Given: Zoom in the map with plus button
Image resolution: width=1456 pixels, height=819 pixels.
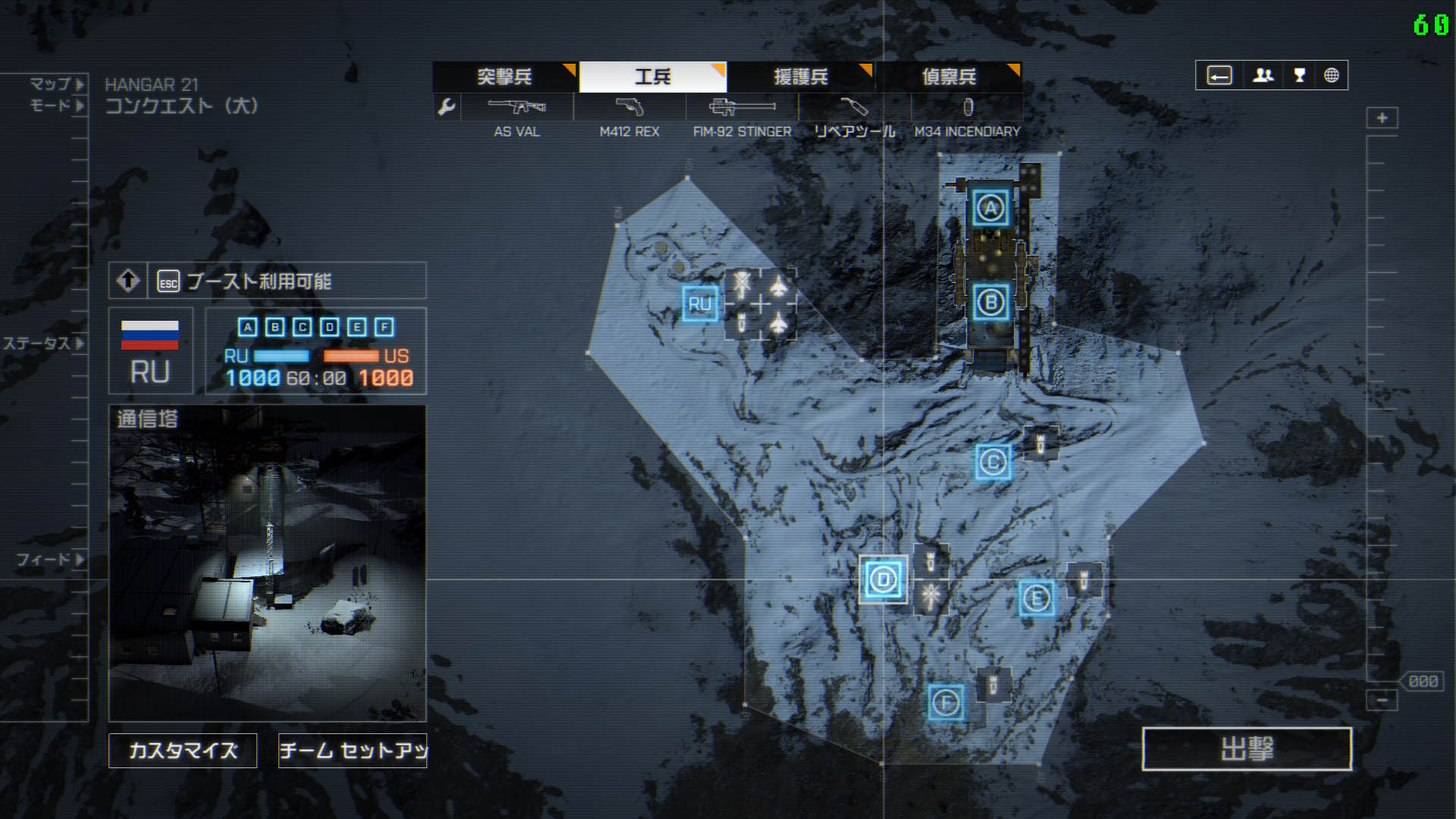Looking at the screenshot, I should point(1382,118).
